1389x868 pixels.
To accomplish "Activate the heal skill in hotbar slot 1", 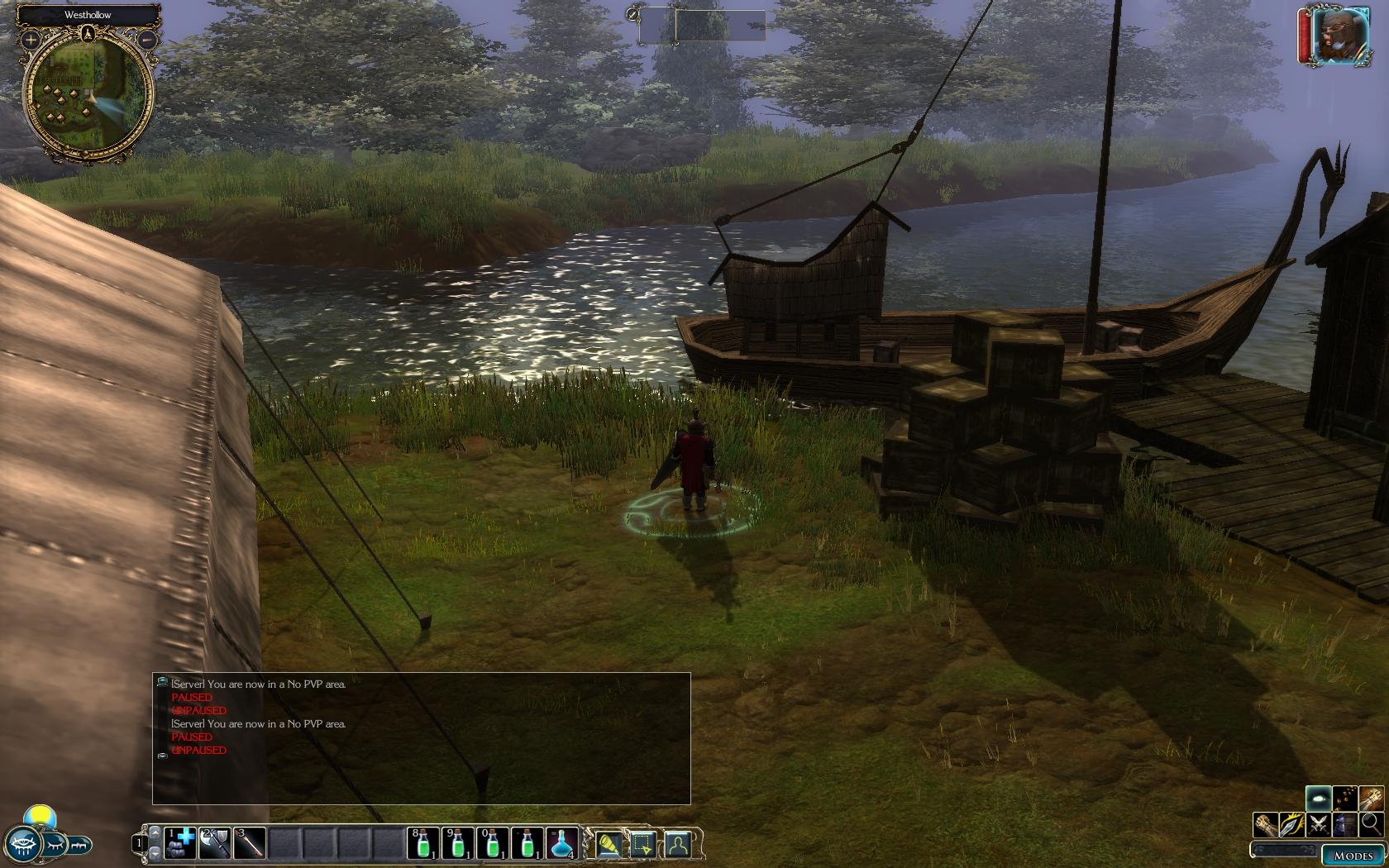I will 180,843.
